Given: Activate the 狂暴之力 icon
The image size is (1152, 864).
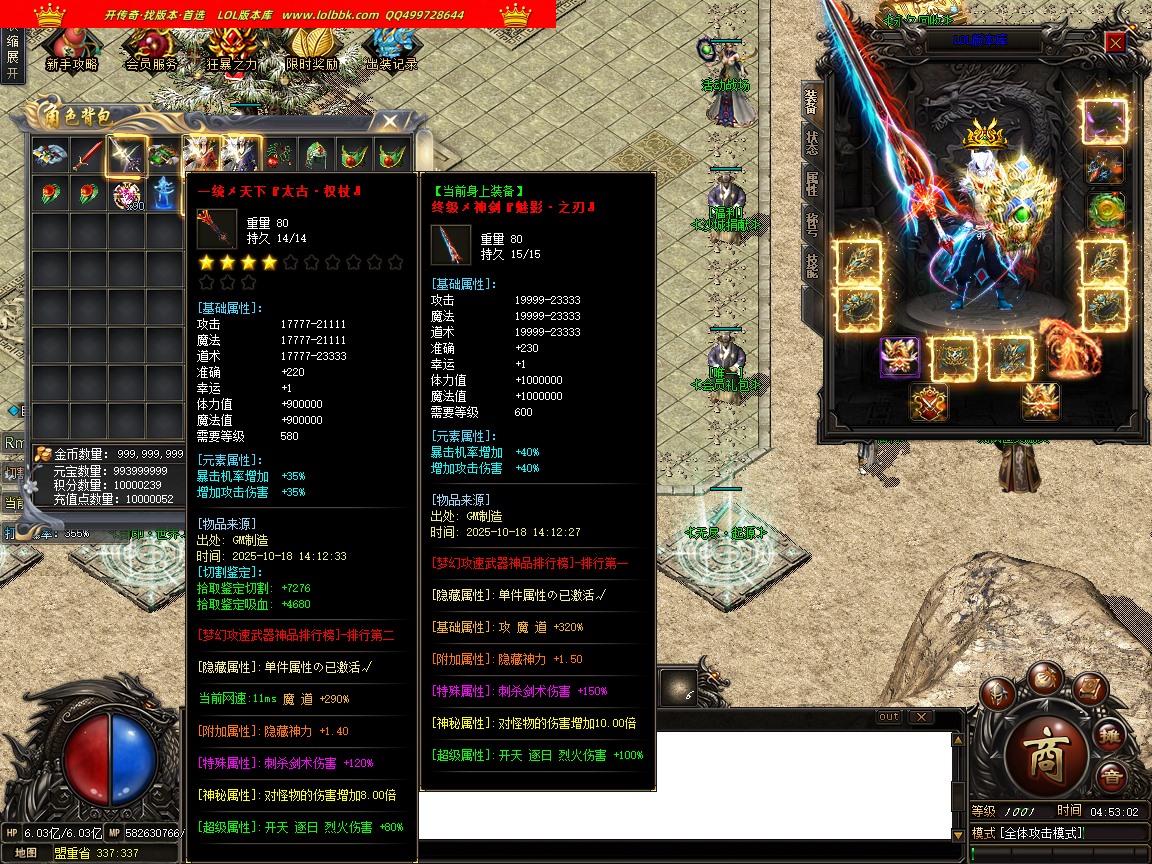Looking at the screenshot, I should (x=232, y=47).
